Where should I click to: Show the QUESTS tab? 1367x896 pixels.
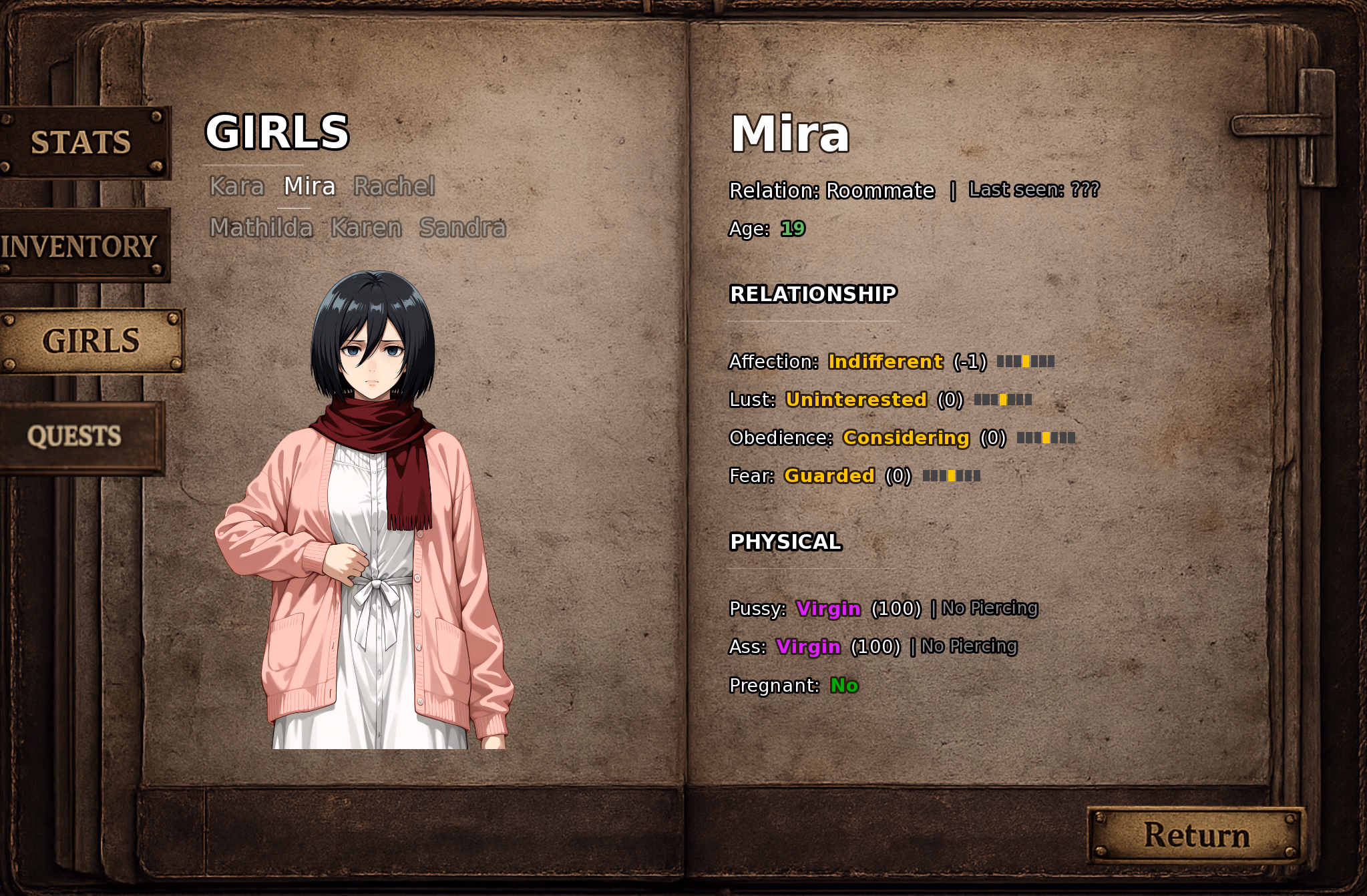[x=75, y=437]
